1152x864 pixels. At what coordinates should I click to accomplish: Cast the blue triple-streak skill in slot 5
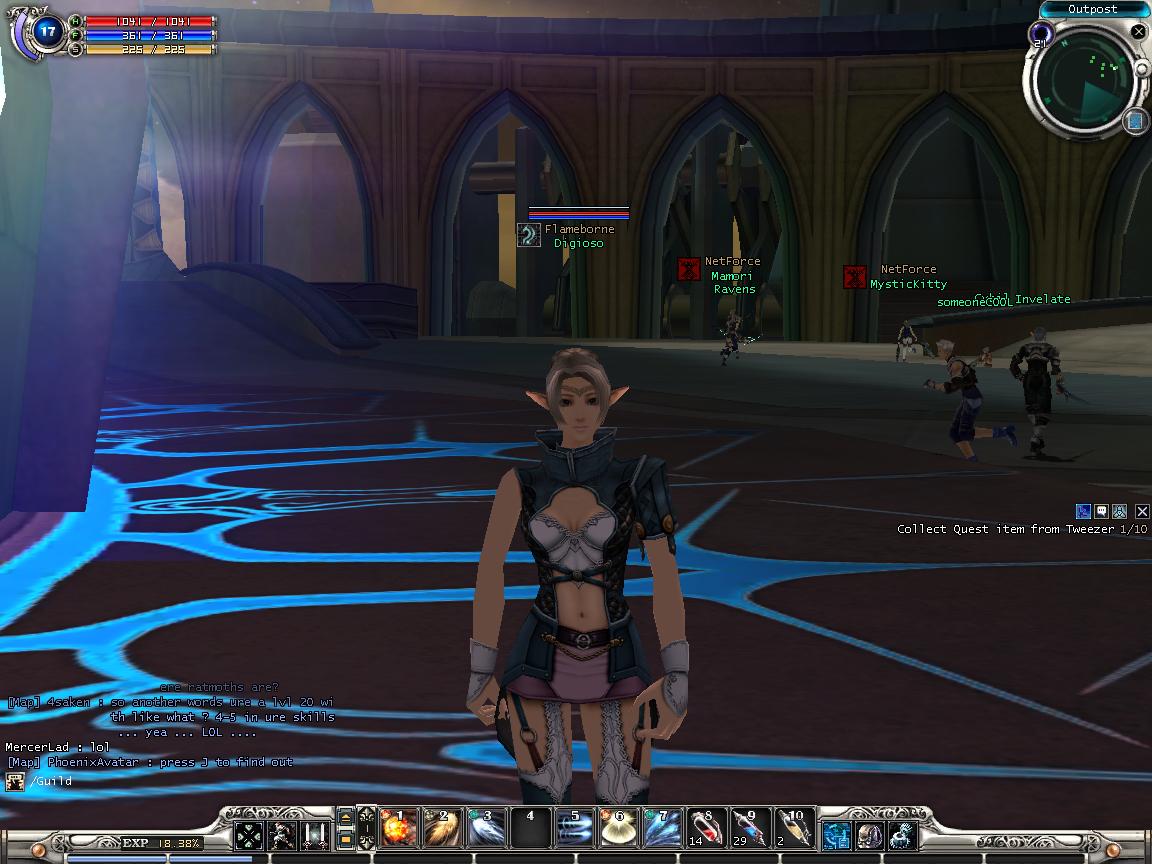click(x=575, y=829)
